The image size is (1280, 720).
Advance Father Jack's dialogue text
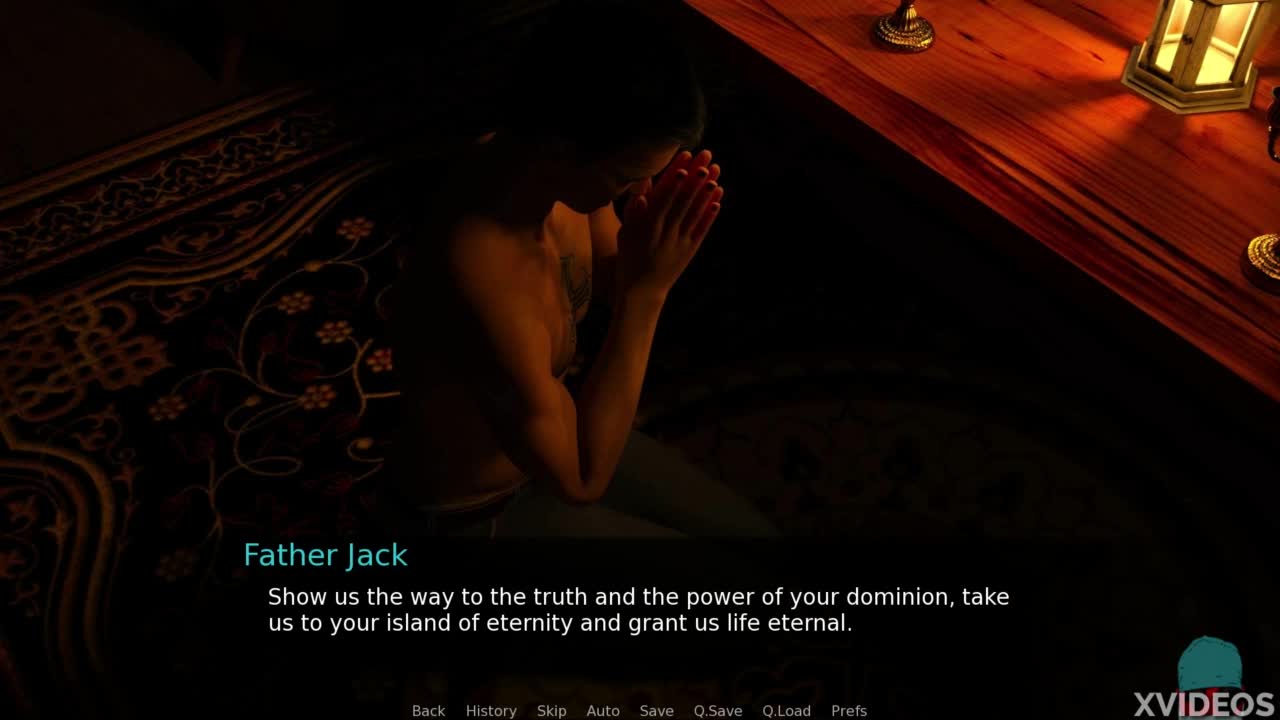pos(638,610)
